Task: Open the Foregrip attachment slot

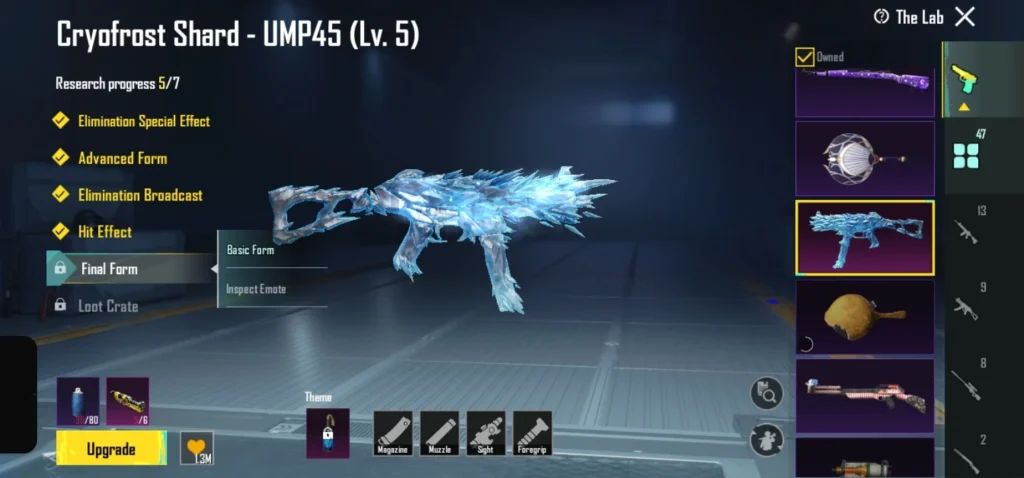Action: coord(532,434)
